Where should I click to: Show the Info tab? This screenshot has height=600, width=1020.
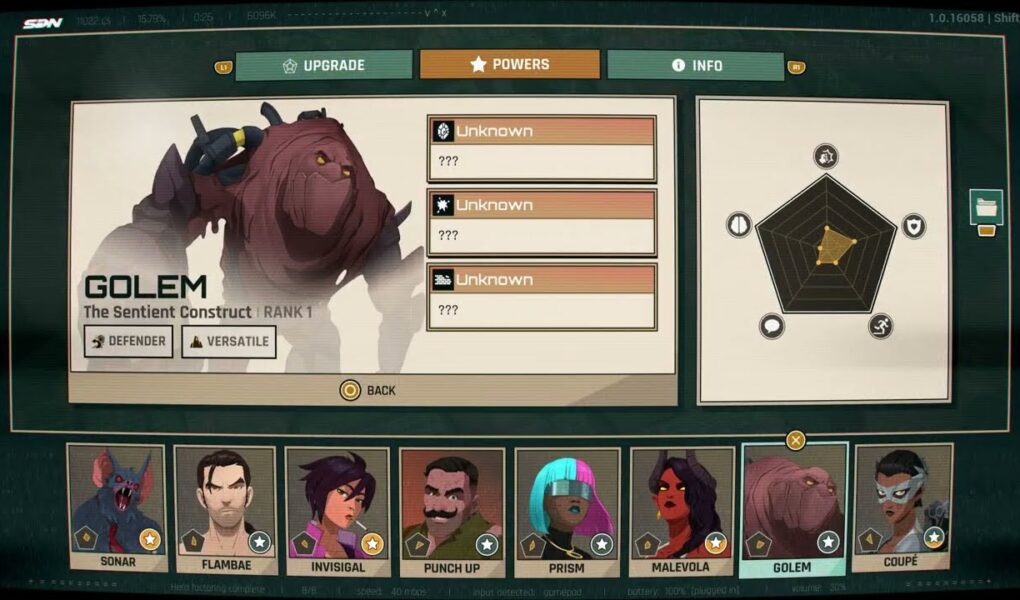click(x=695, y=66)
